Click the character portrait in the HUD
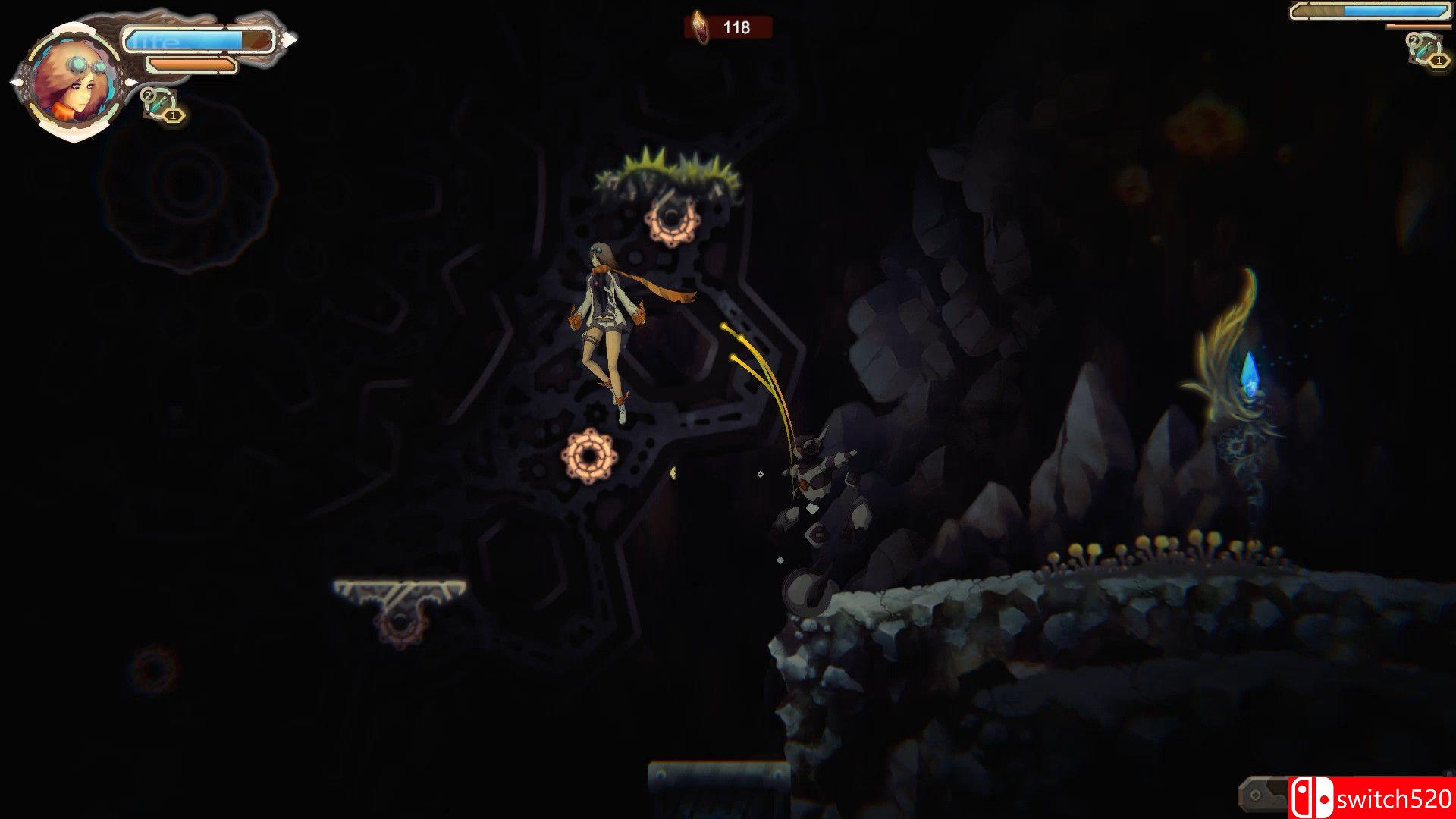The width and height of the screenshot is (1456, 819). click(x=72, y=80)
